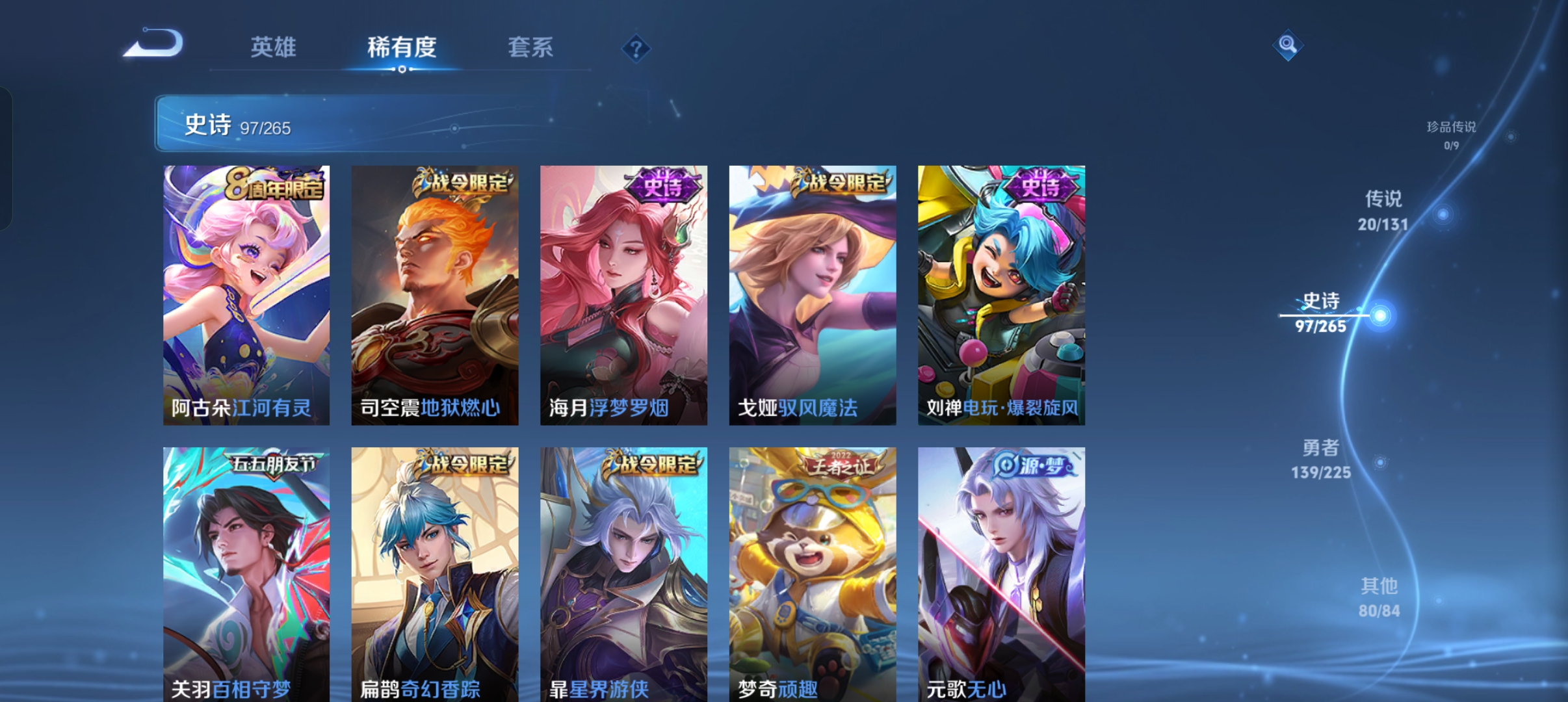The width and height of the screenshot is (1568, 702).
Task: Pick the 刘禅 电玩·爆裂旋风 skin card
Action: (1001, 295)
